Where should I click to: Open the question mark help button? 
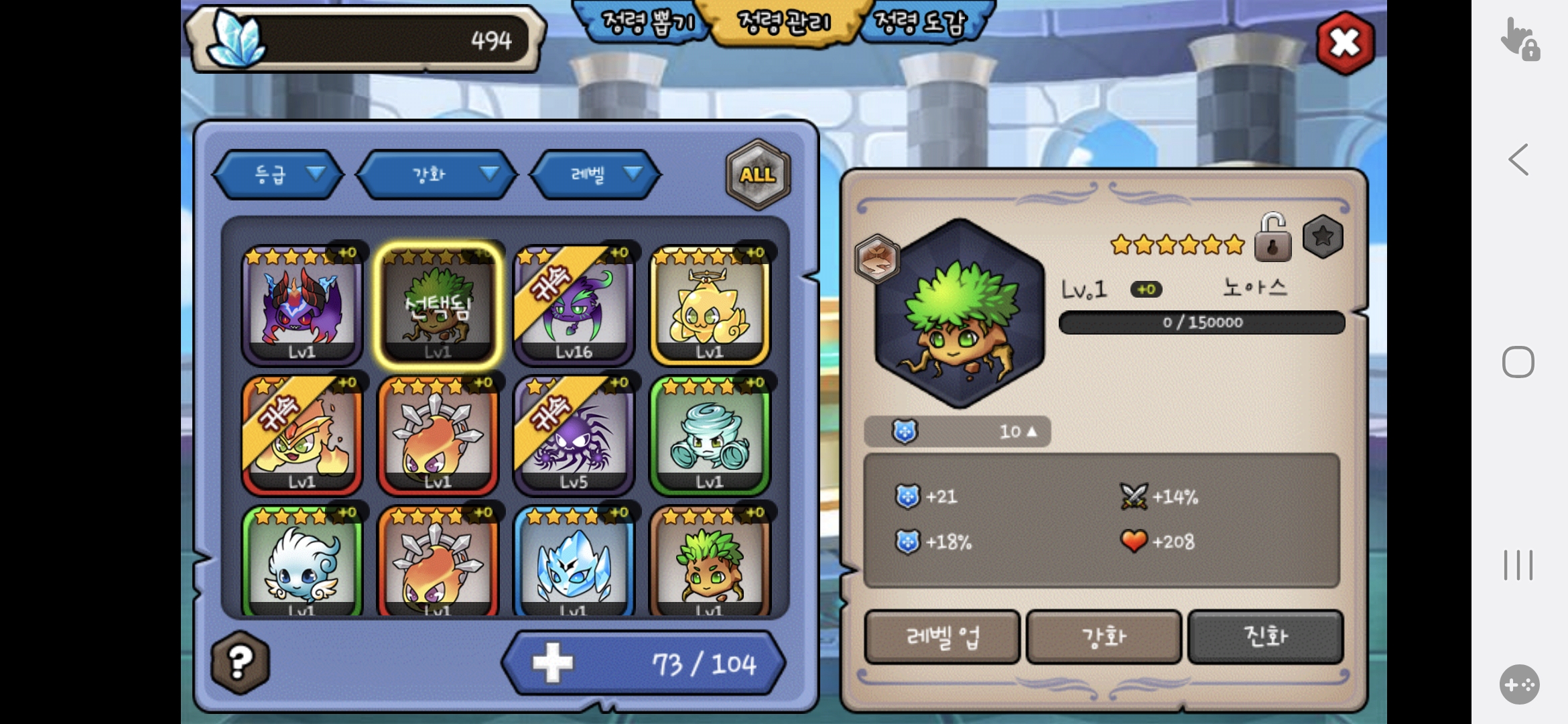click(x=240, y=662)
